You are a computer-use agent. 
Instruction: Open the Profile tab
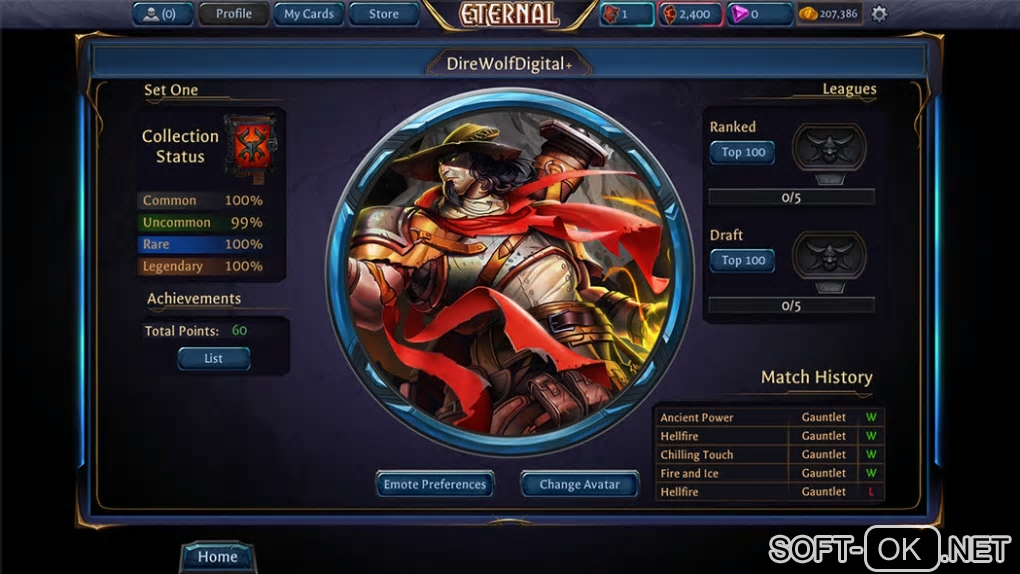point(234,14)
